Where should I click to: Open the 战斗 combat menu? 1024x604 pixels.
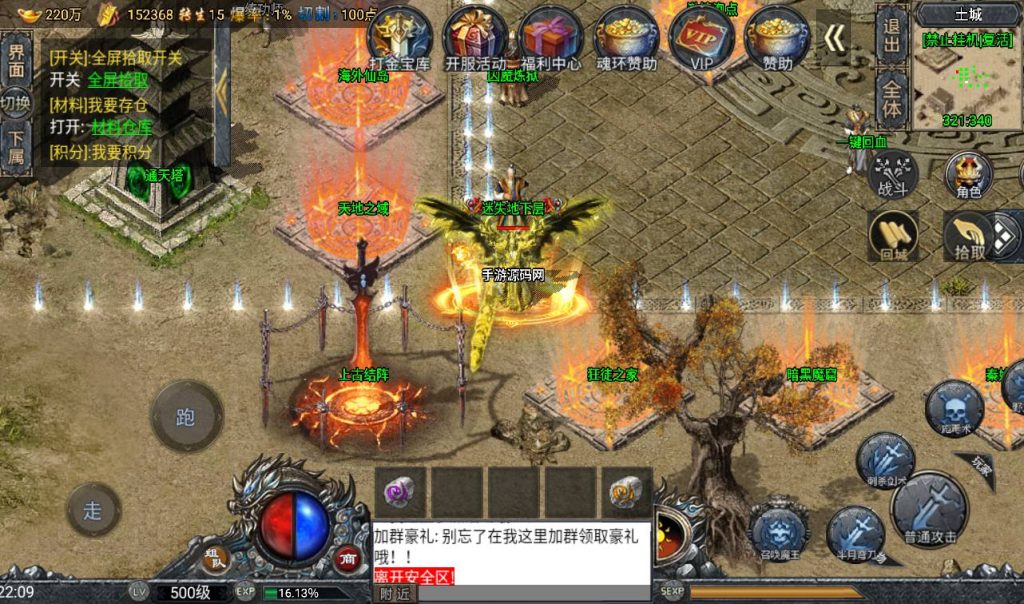click(x=893, y=174)
